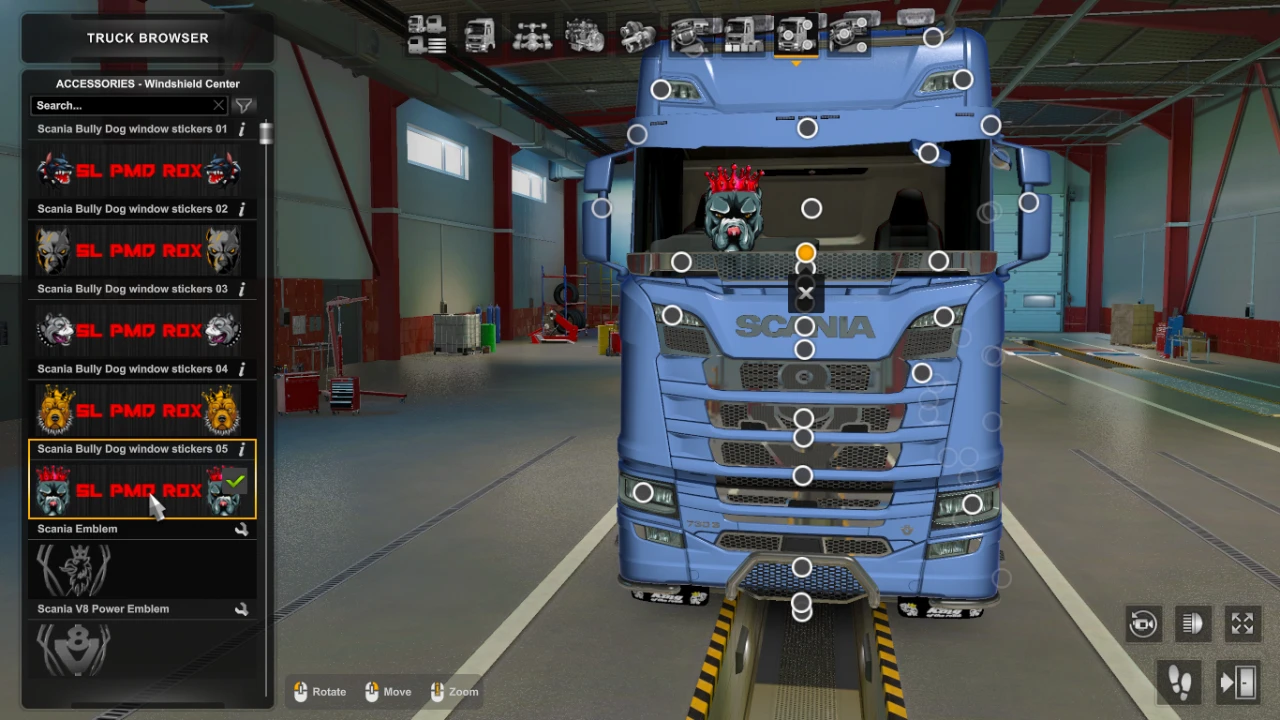The height and width of the screenshot is (720, 1280).
Task: Click the Zoom button at the bottom
Action: click(454, 691)
